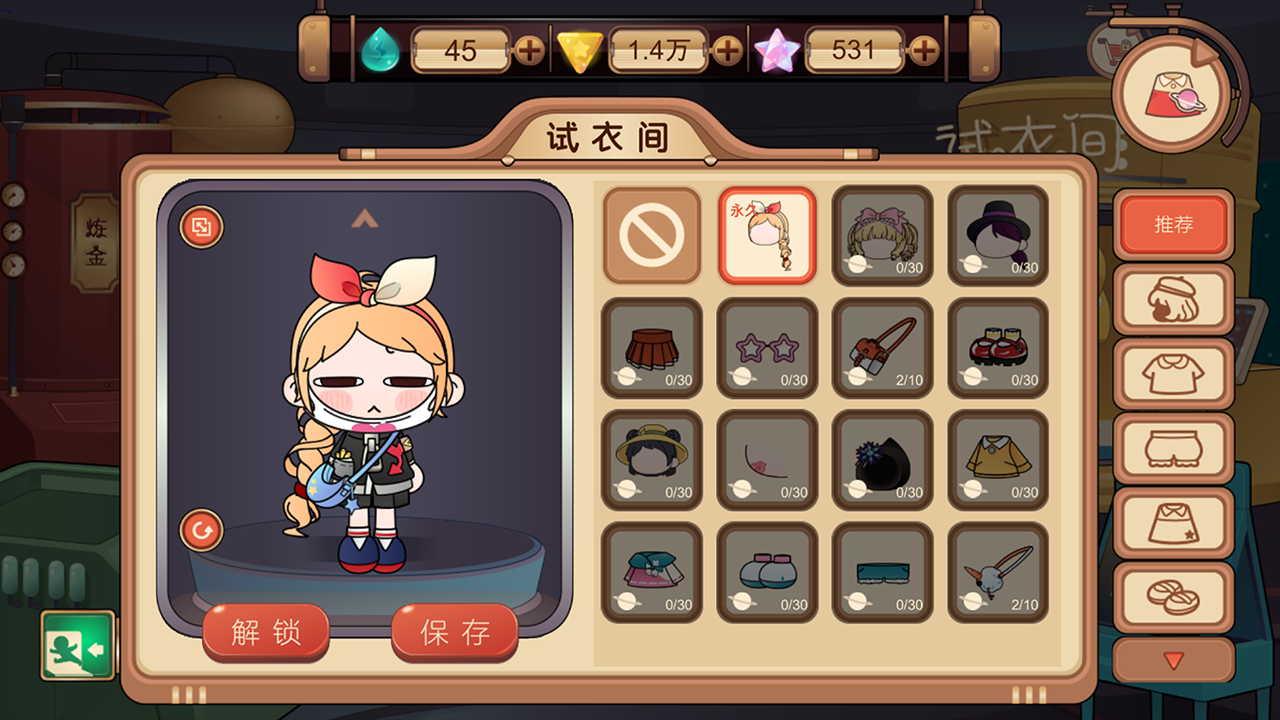Expand the red down arrow below the sidebar

(x=1174, y=659)
